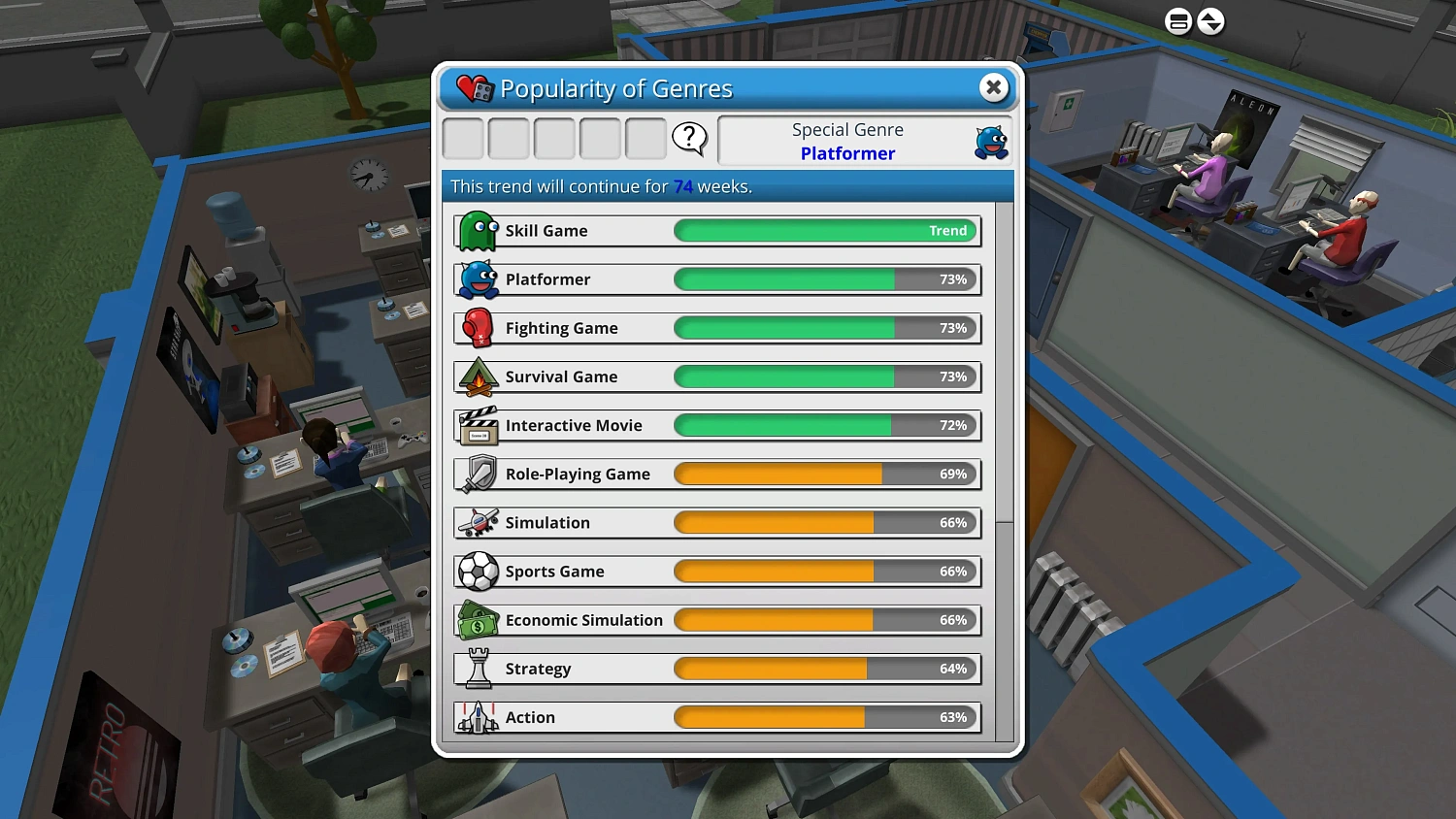Click the first empty genre slot
The width and height of the screenshot is (1456, 819).
pos(463,139)
